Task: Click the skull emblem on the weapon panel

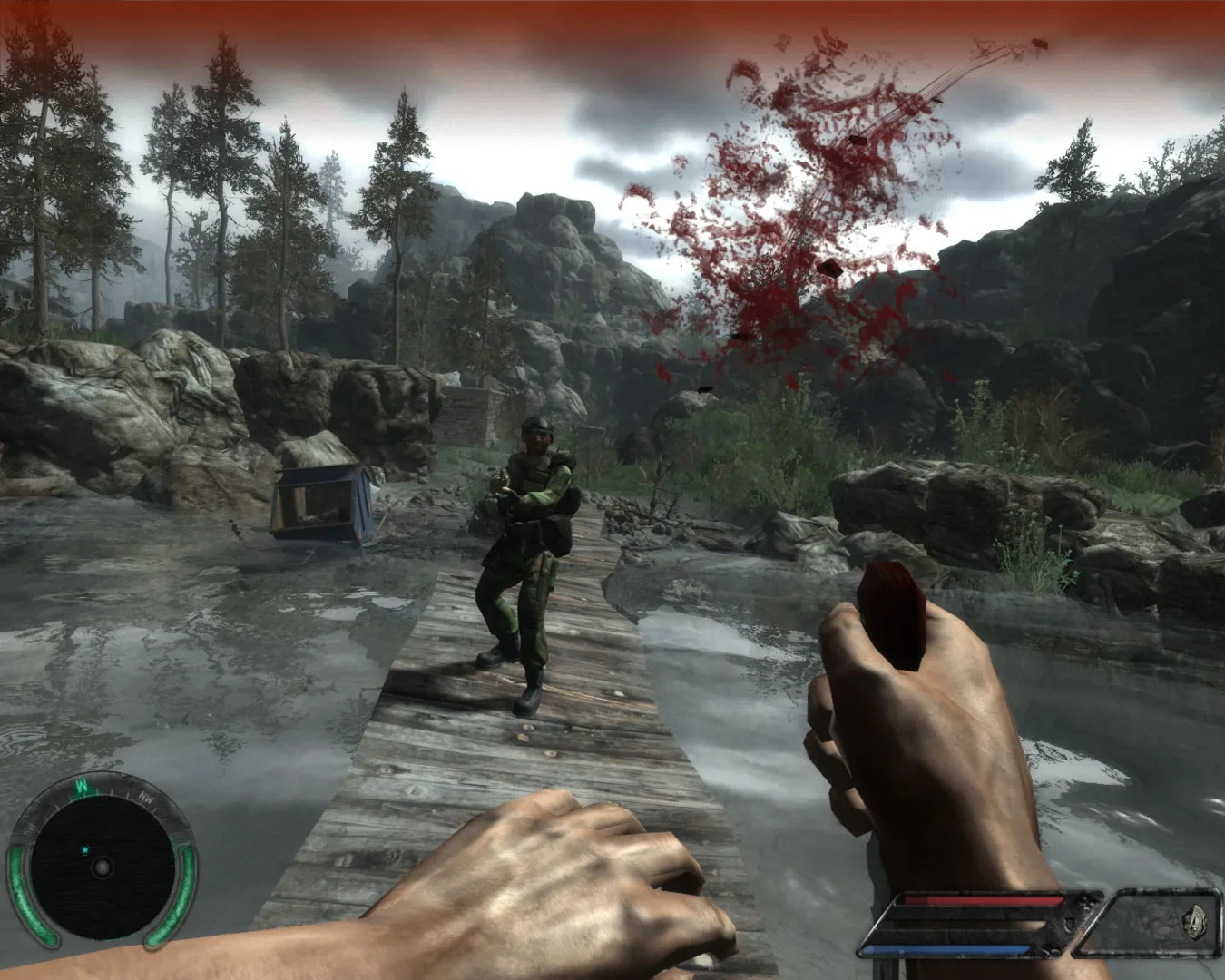Action: click(1193, 922)
